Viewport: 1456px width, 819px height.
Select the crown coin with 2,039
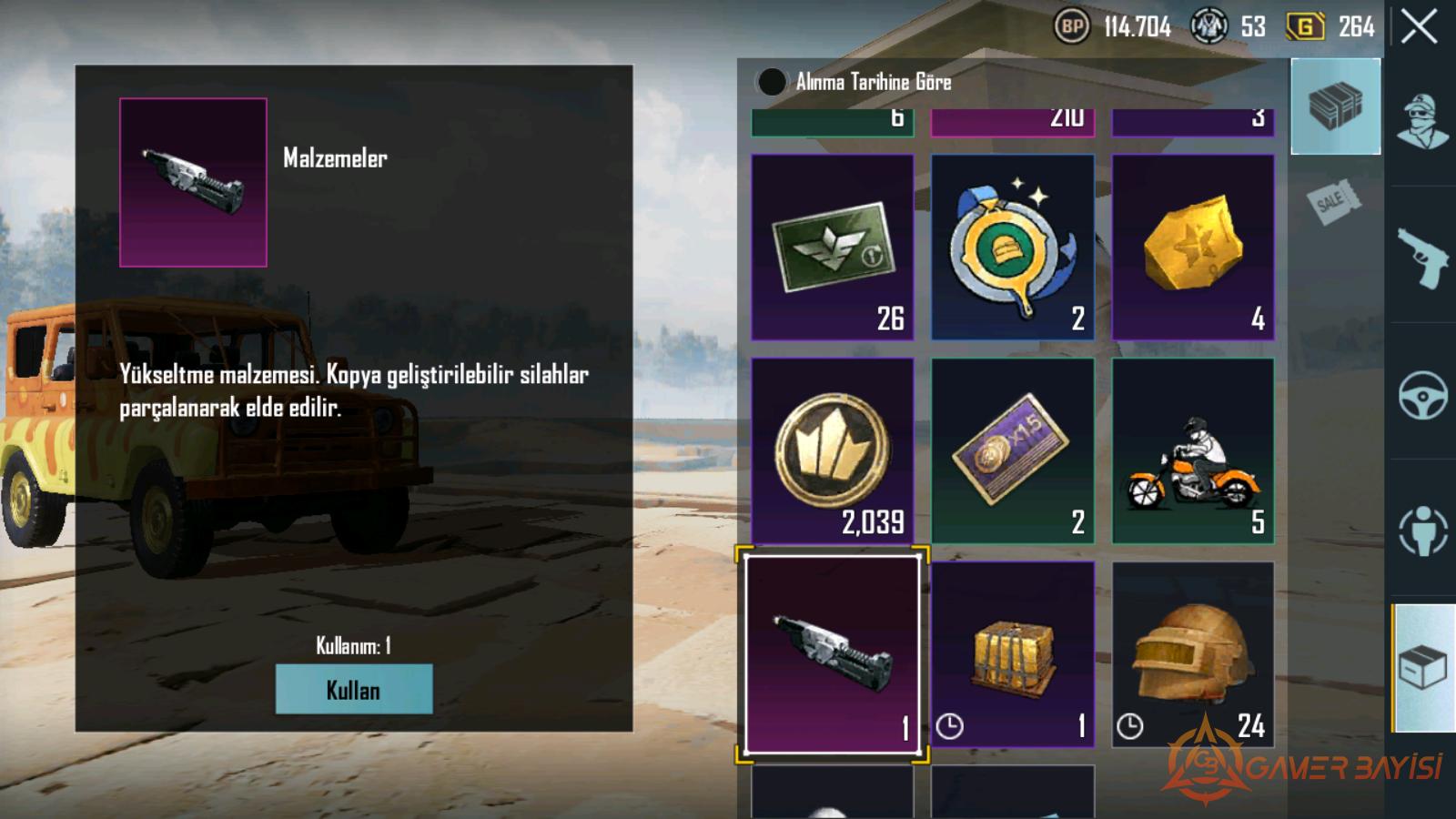click(x=832, y=450)
